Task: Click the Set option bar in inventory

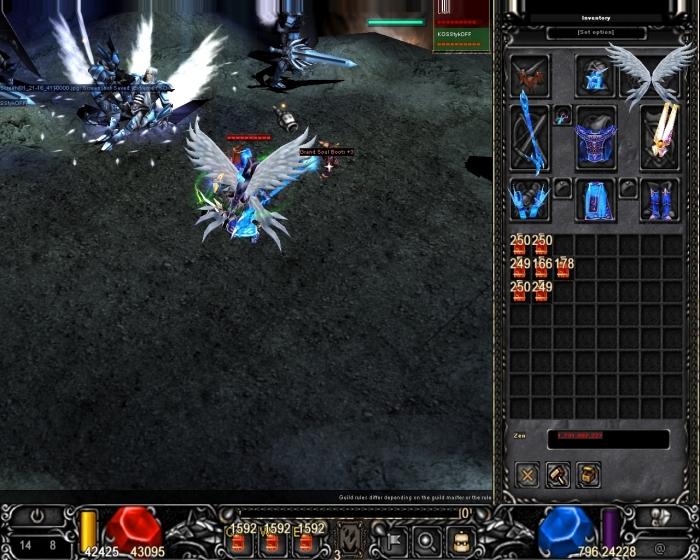Action: 596,33
